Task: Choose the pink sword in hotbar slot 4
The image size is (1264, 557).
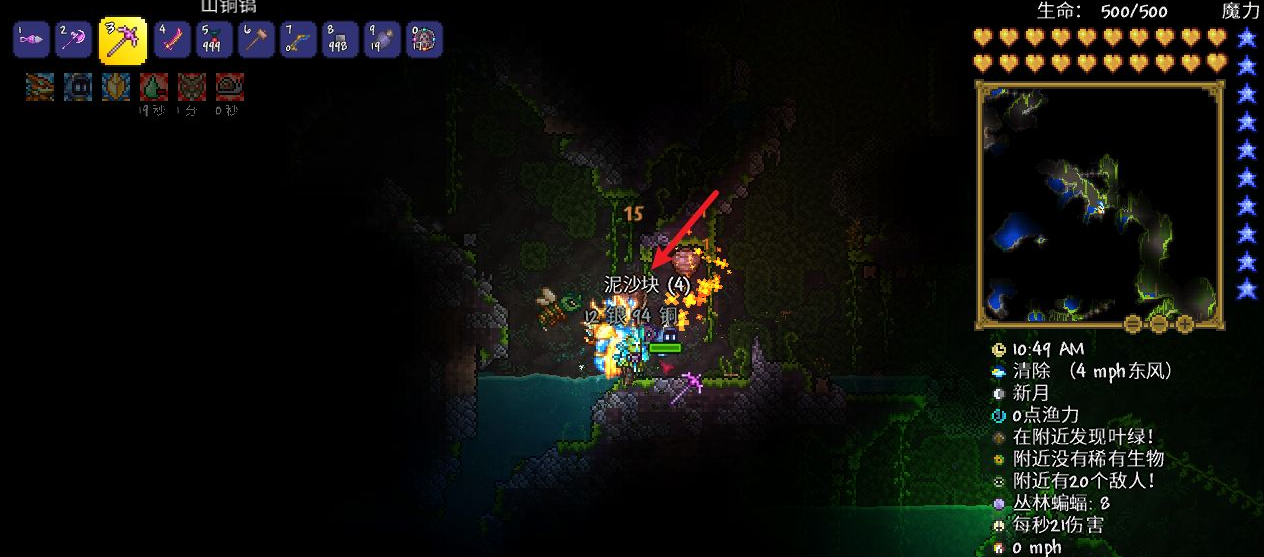Action: pos(172,41)
